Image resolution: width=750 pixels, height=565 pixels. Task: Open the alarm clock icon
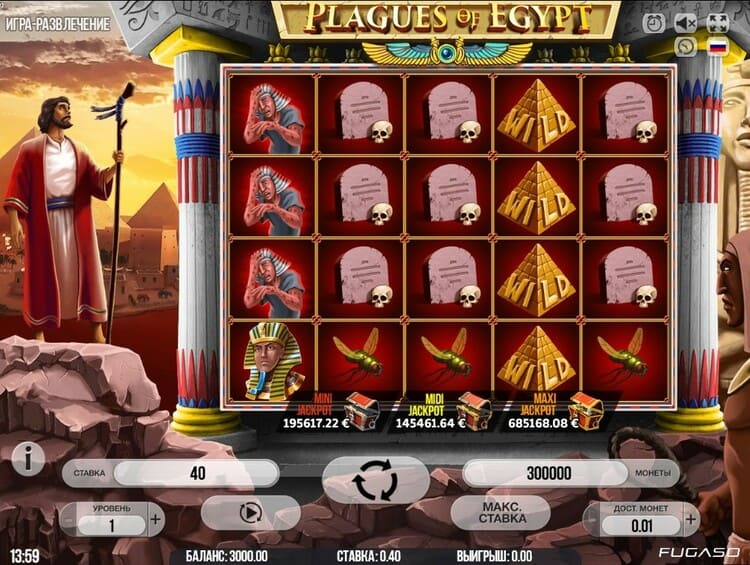(x=653, y=22)
